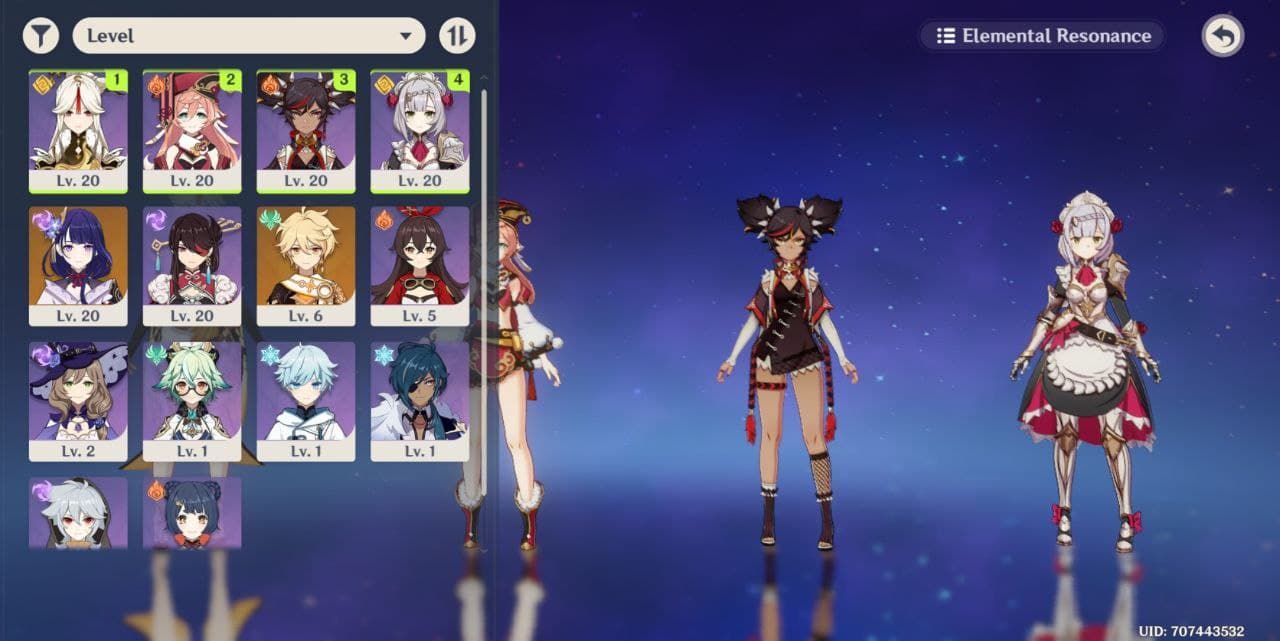Click the return arrow button
This screenshot has height=641, width=1280.
(x=1222, y=36)
